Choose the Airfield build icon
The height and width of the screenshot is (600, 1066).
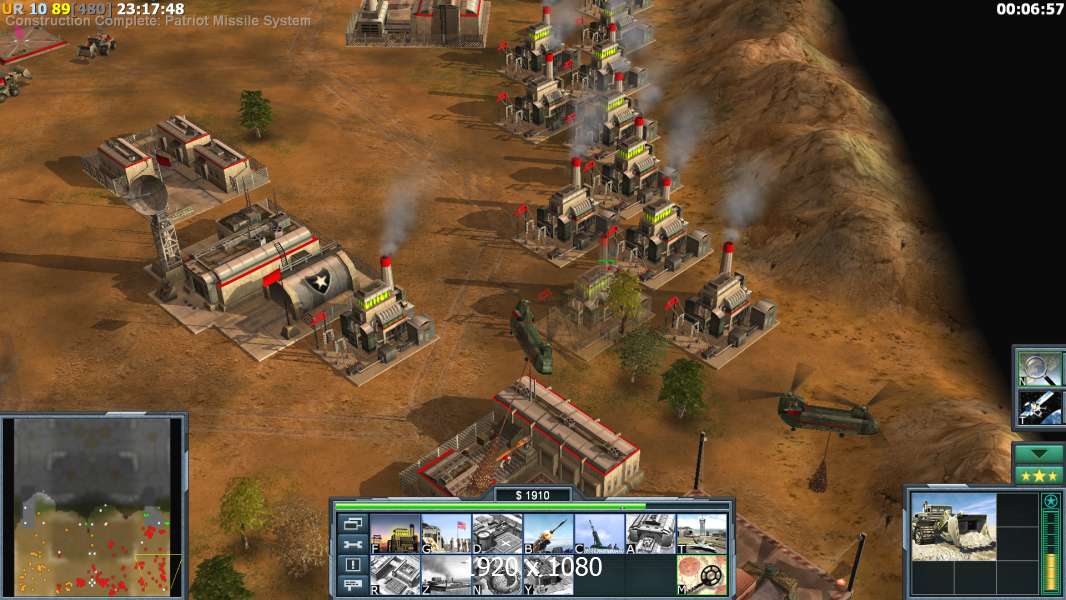tap(701, 533)
